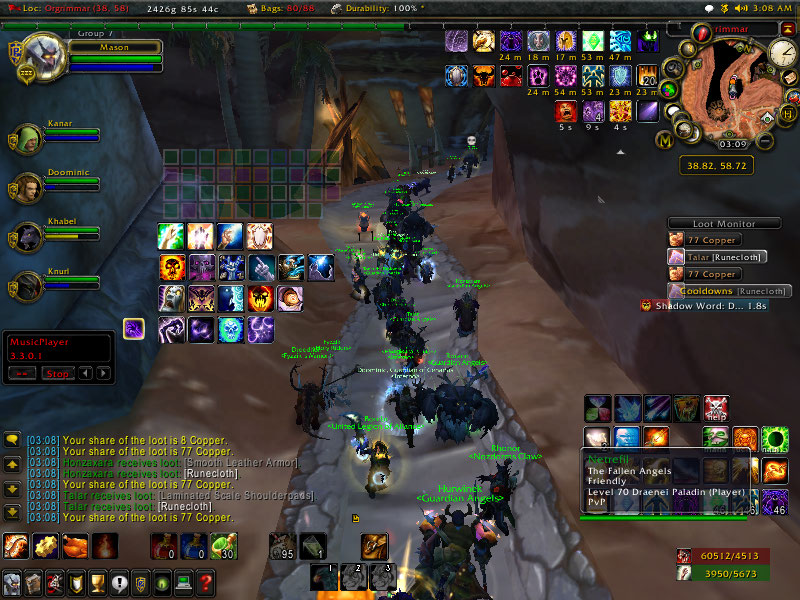Click the yellow M minimap button
The image size is (800, 600).
click(x=663, y=141)
